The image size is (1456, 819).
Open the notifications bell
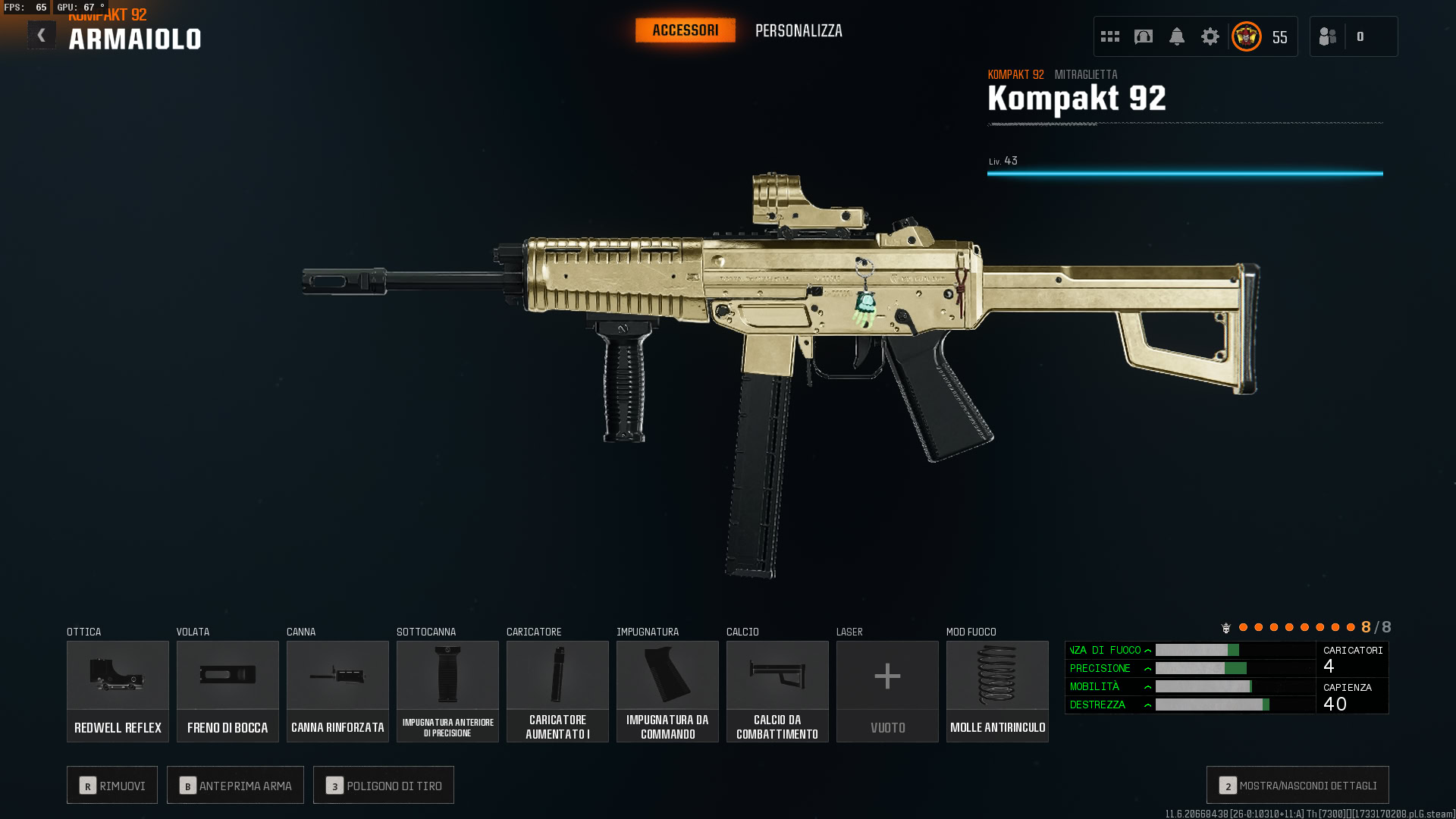[x=1177, y=36]
